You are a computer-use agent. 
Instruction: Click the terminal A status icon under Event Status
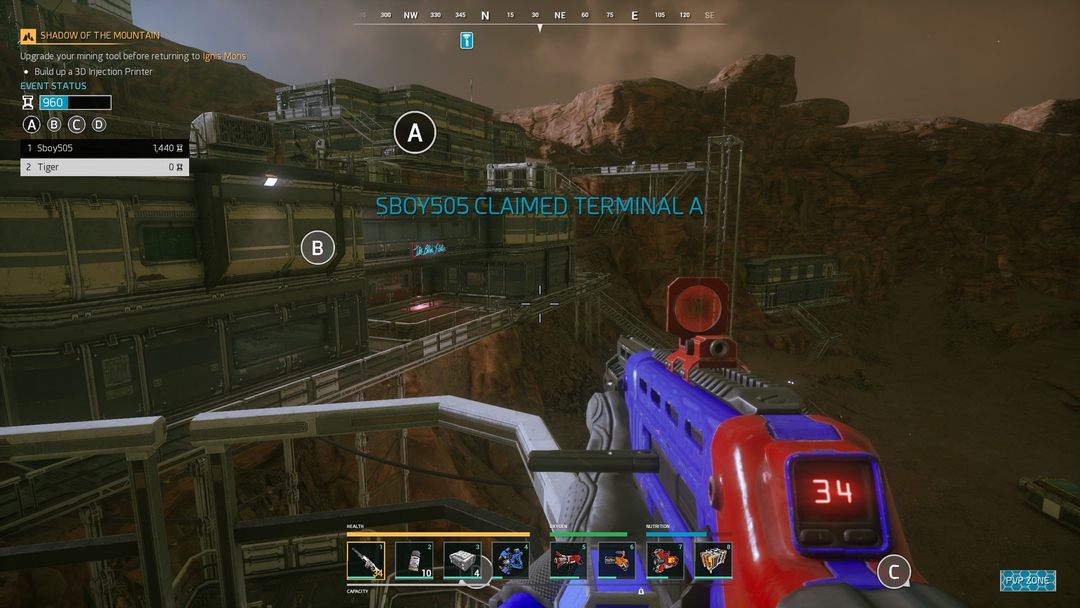[x=32, y=125]
